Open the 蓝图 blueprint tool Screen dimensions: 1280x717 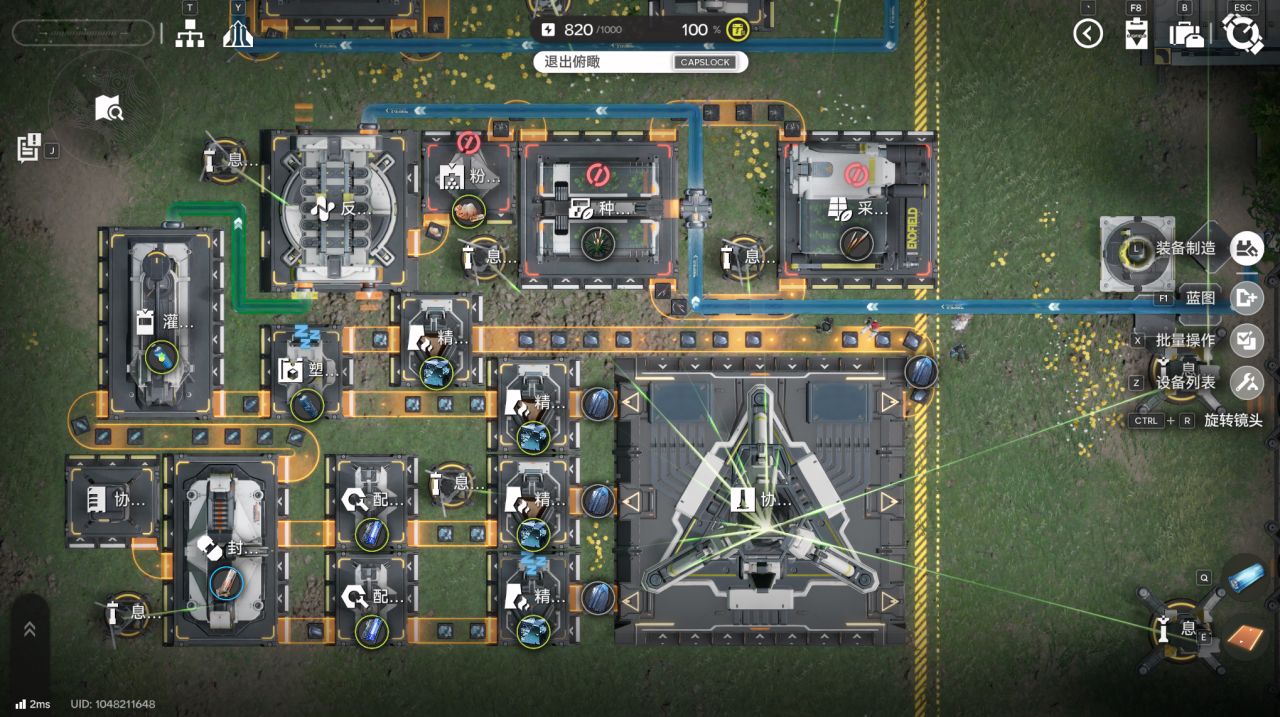click(x=1246, y=297)
